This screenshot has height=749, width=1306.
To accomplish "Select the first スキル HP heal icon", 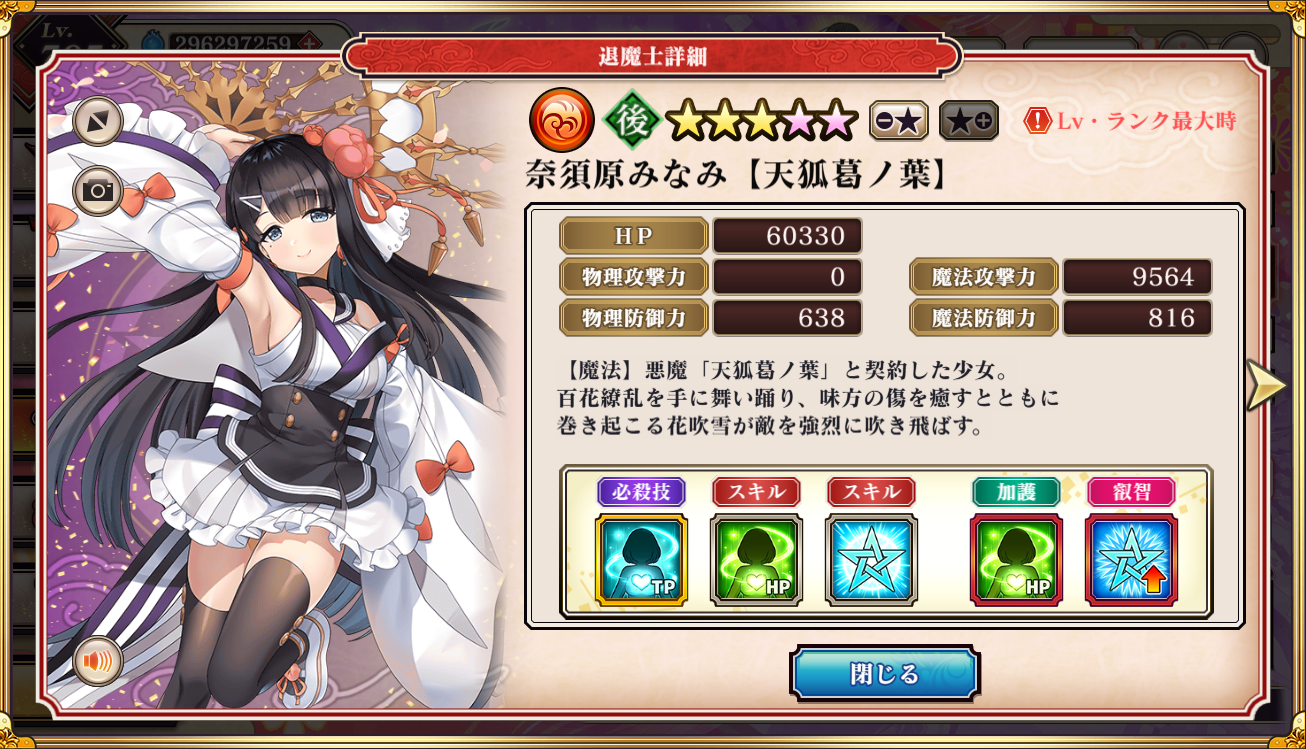I will point(756,560).
